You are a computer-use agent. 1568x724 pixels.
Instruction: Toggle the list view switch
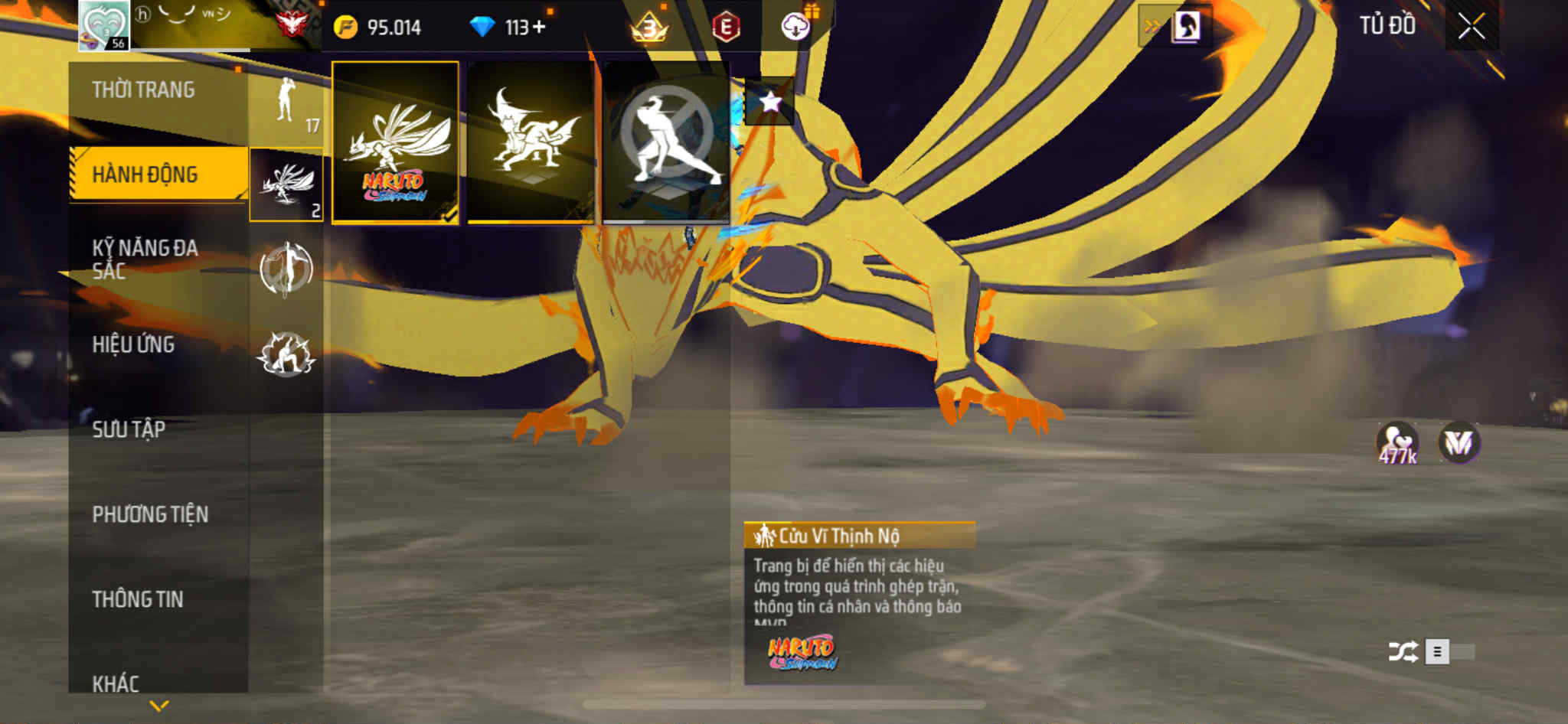(x=1449, y=652)
